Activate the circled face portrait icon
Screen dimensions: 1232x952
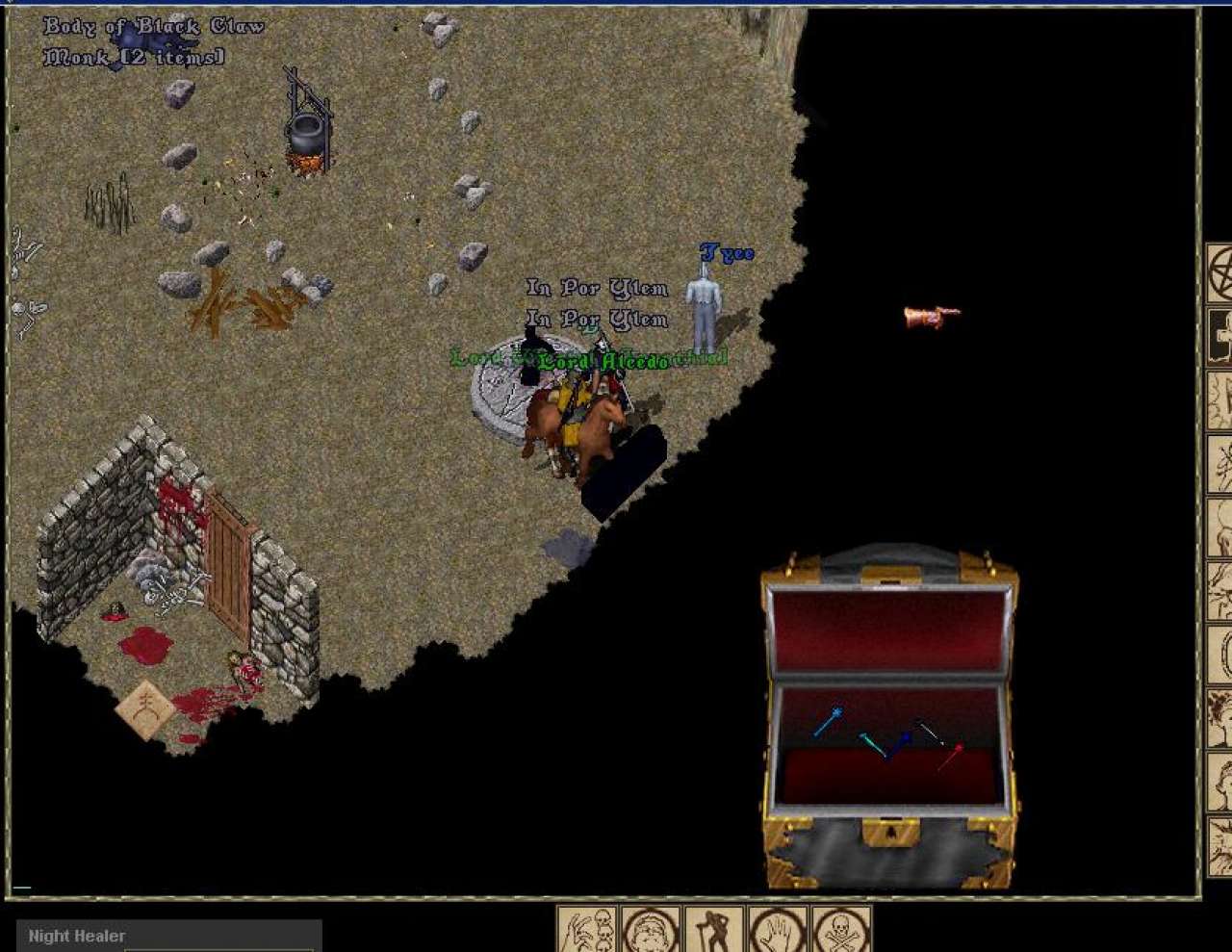tap(650, 930)
